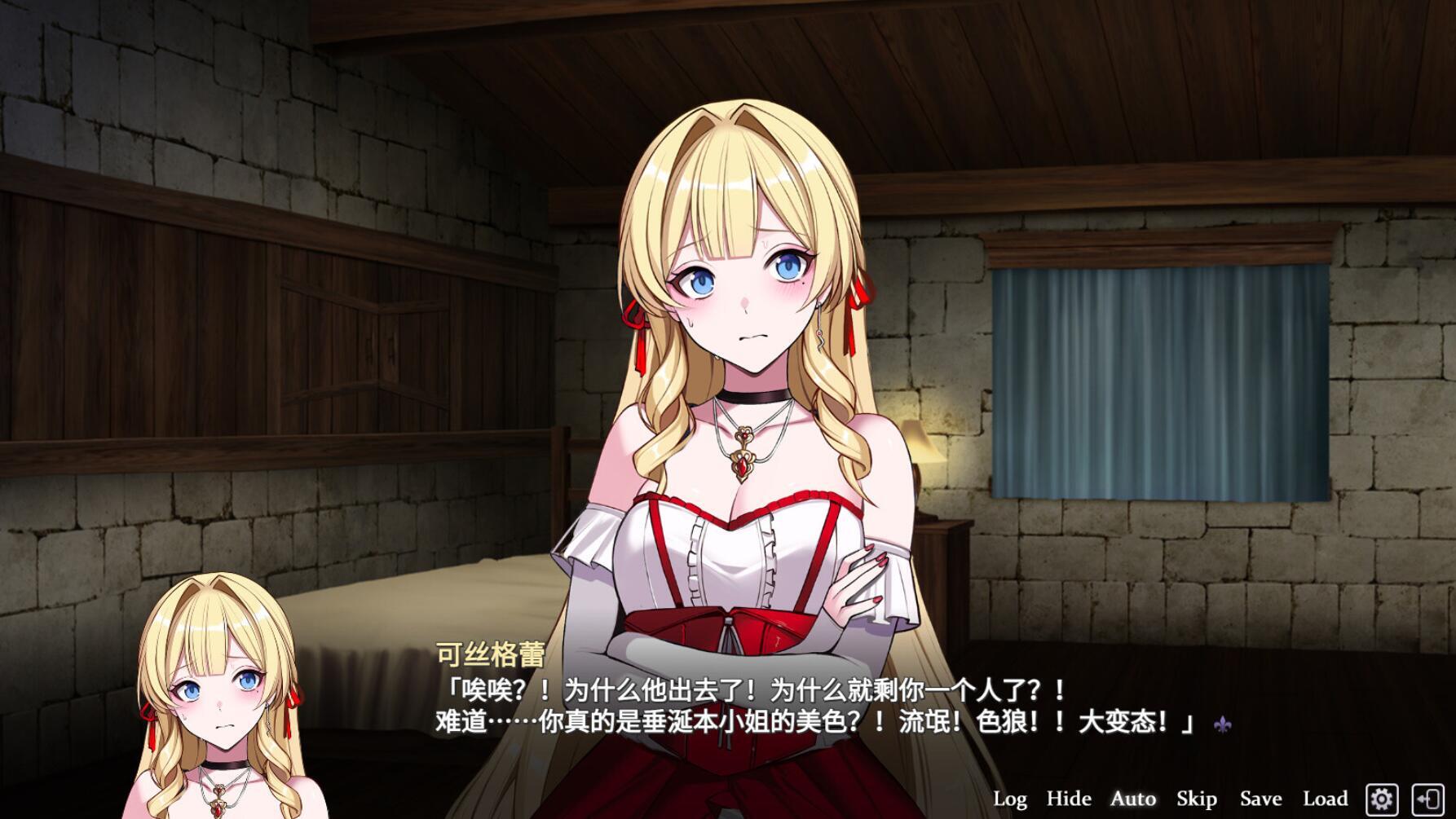
Task: Click the glowing Auto control in the bar
Action: [x=1133, y=798]
